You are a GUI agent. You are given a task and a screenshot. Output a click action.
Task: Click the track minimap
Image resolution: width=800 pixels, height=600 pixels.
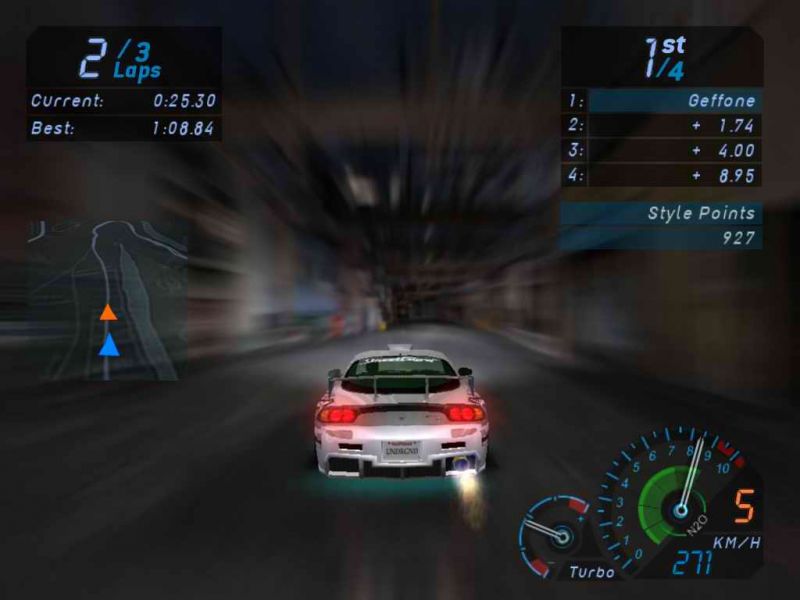click(107, 299)
